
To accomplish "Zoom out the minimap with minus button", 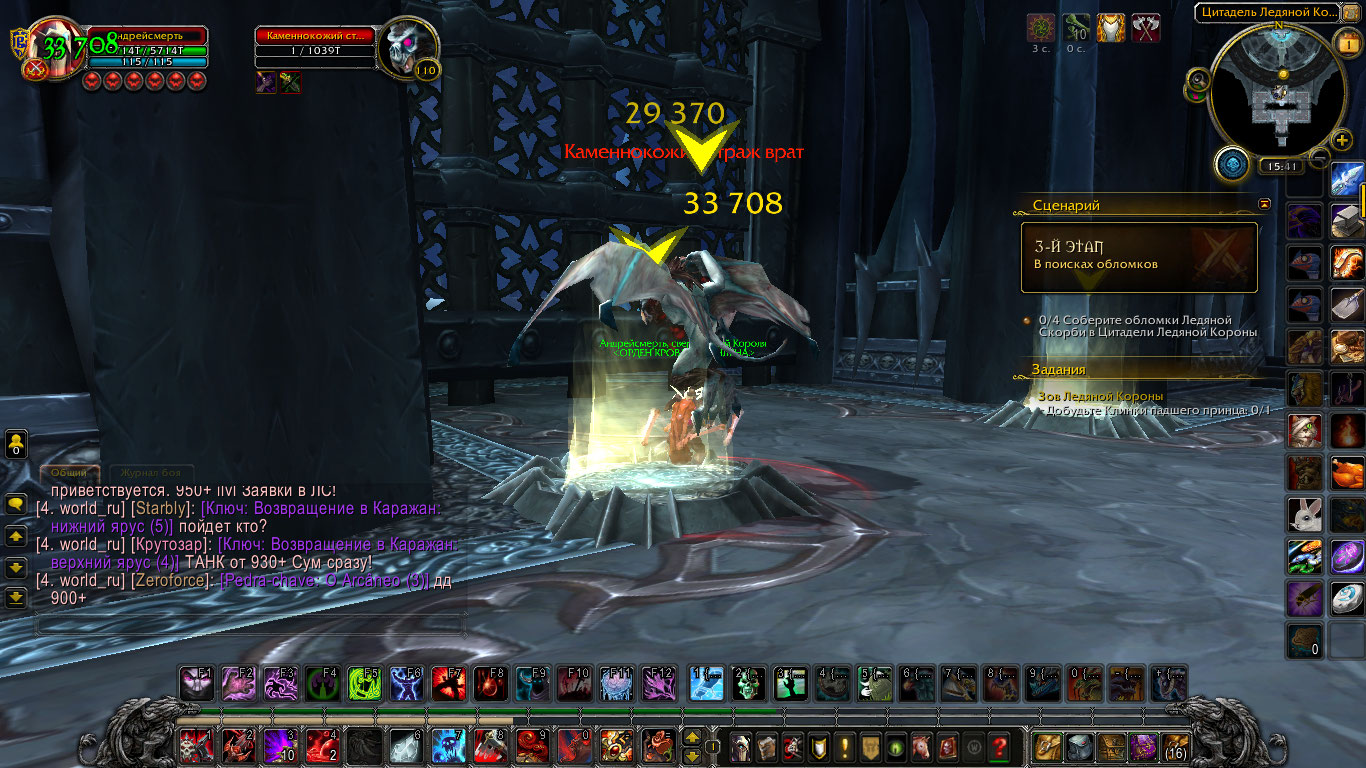I will click(1321, 156).
